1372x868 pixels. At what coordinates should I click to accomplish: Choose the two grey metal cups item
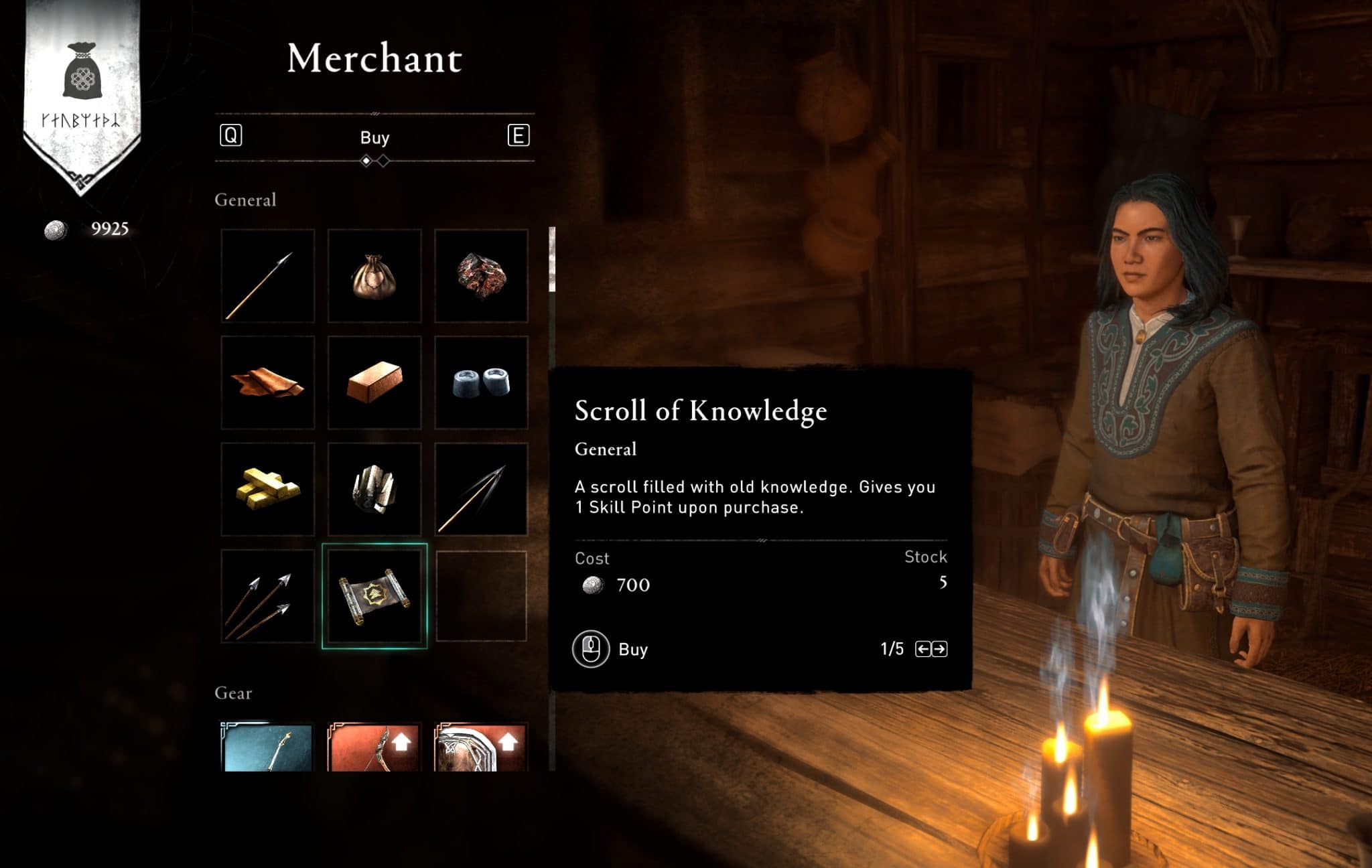coord(481,382)
